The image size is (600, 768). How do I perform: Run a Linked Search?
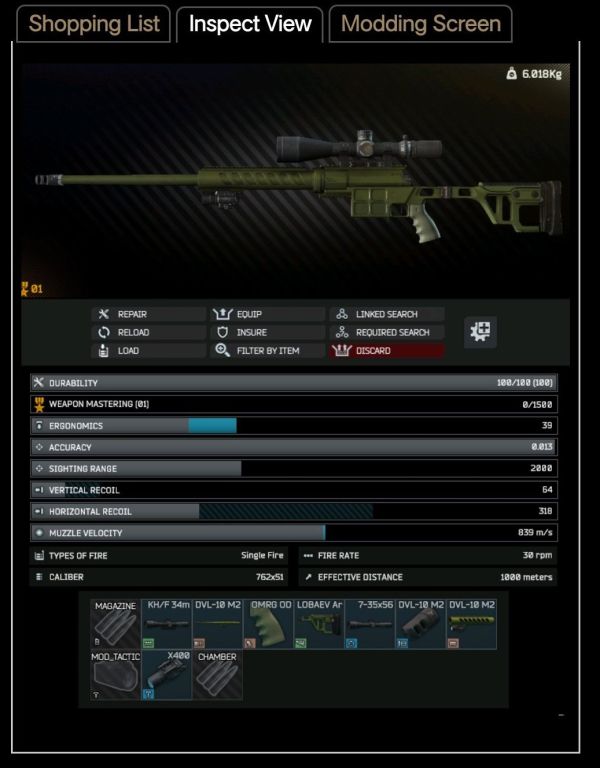(388, 314)
